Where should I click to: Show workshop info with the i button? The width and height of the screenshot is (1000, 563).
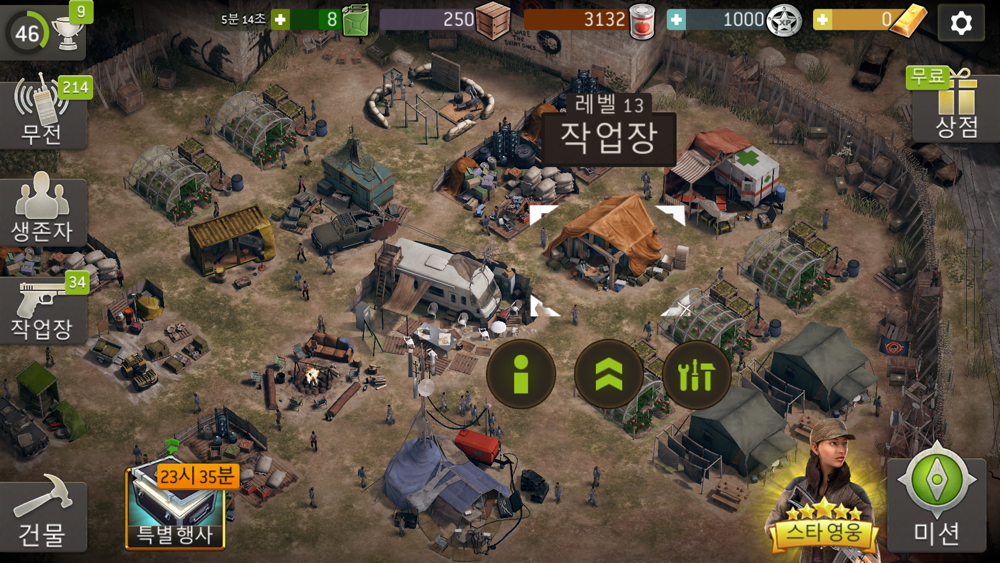pyautogui.click(x=520, y=374)
